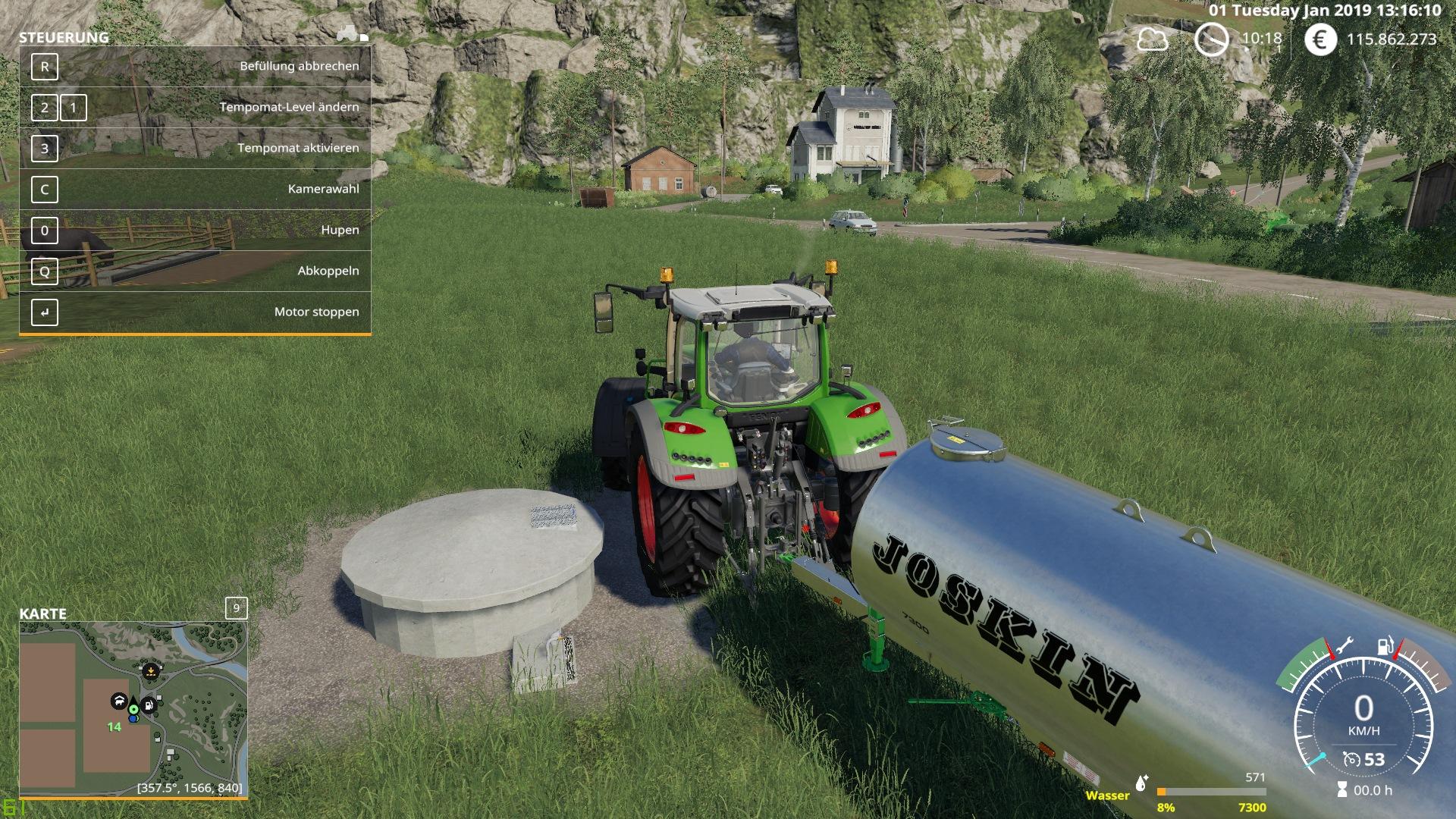Click the fuel pump icon on the speedometer
Viewport: 1456px width, 819px height.
[x=1385, y=647]
